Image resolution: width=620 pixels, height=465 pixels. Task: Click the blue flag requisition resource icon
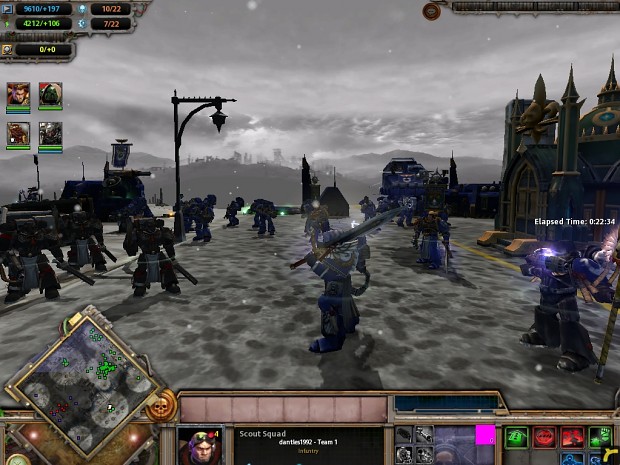(x=7, y=9)
